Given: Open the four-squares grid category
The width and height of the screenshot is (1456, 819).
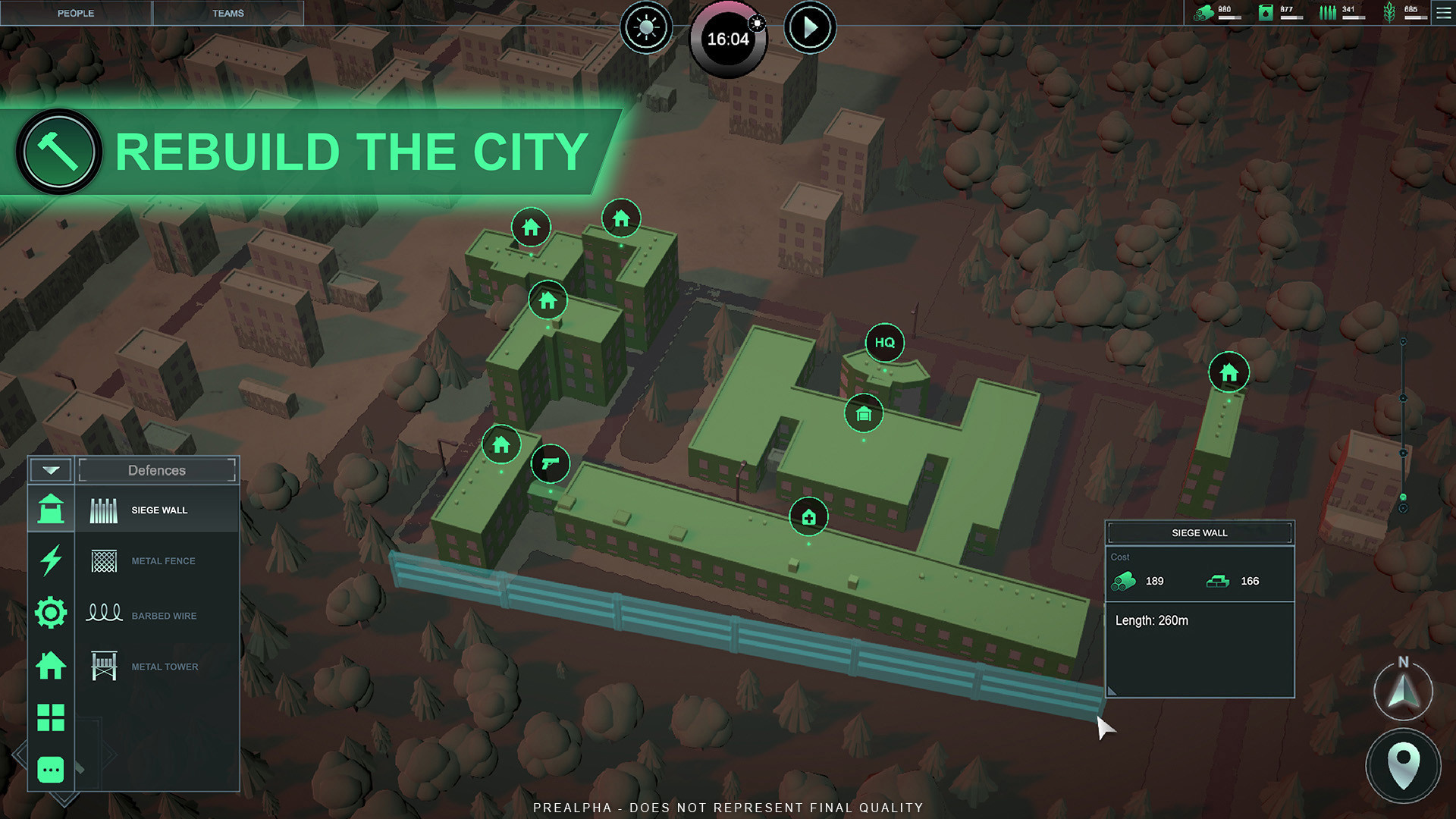Looking at the screenshot, I should pos(51,717).
